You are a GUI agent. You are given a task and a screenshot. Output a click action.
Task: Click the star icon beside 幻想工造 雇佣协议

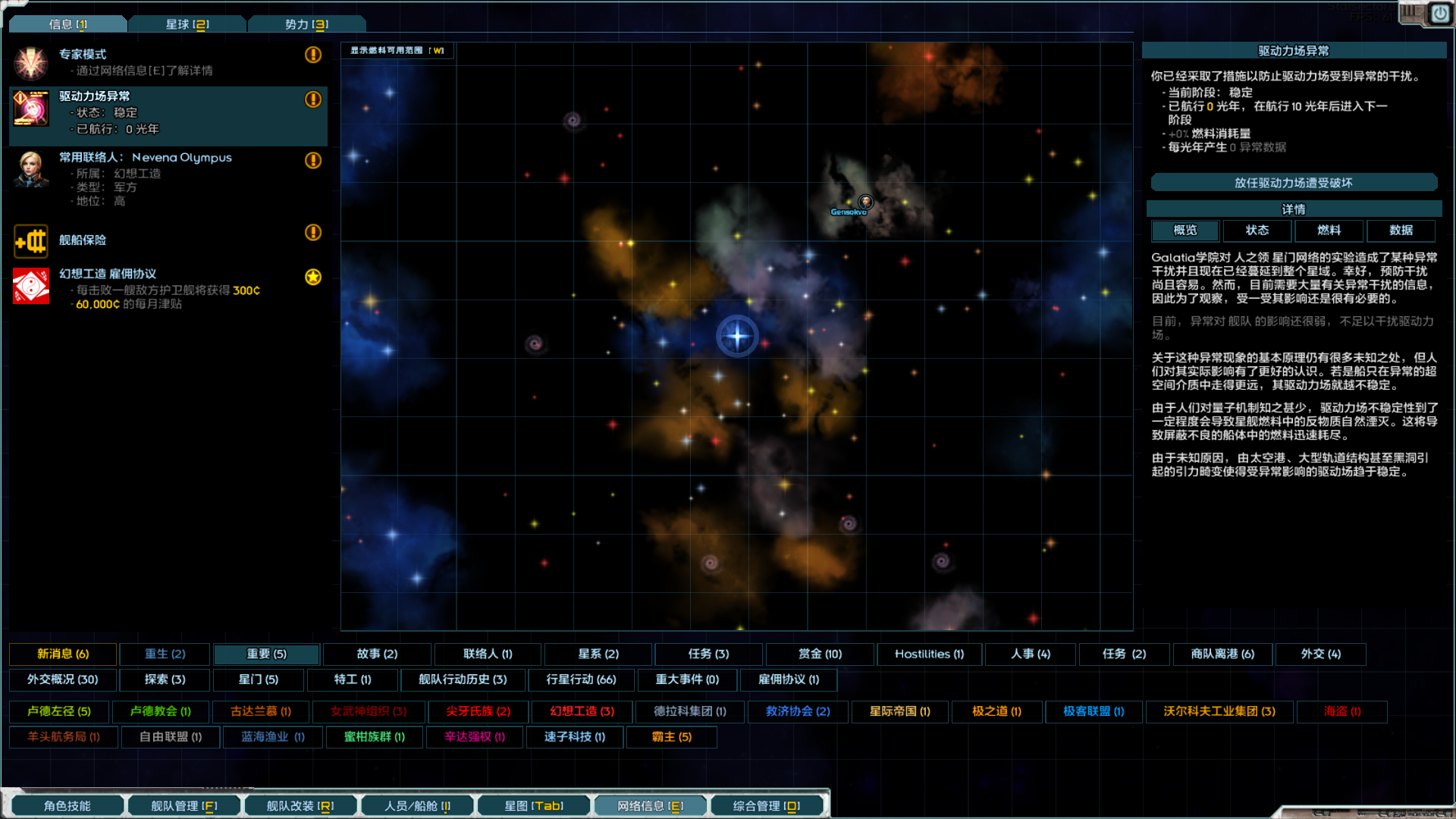(312, 278)
